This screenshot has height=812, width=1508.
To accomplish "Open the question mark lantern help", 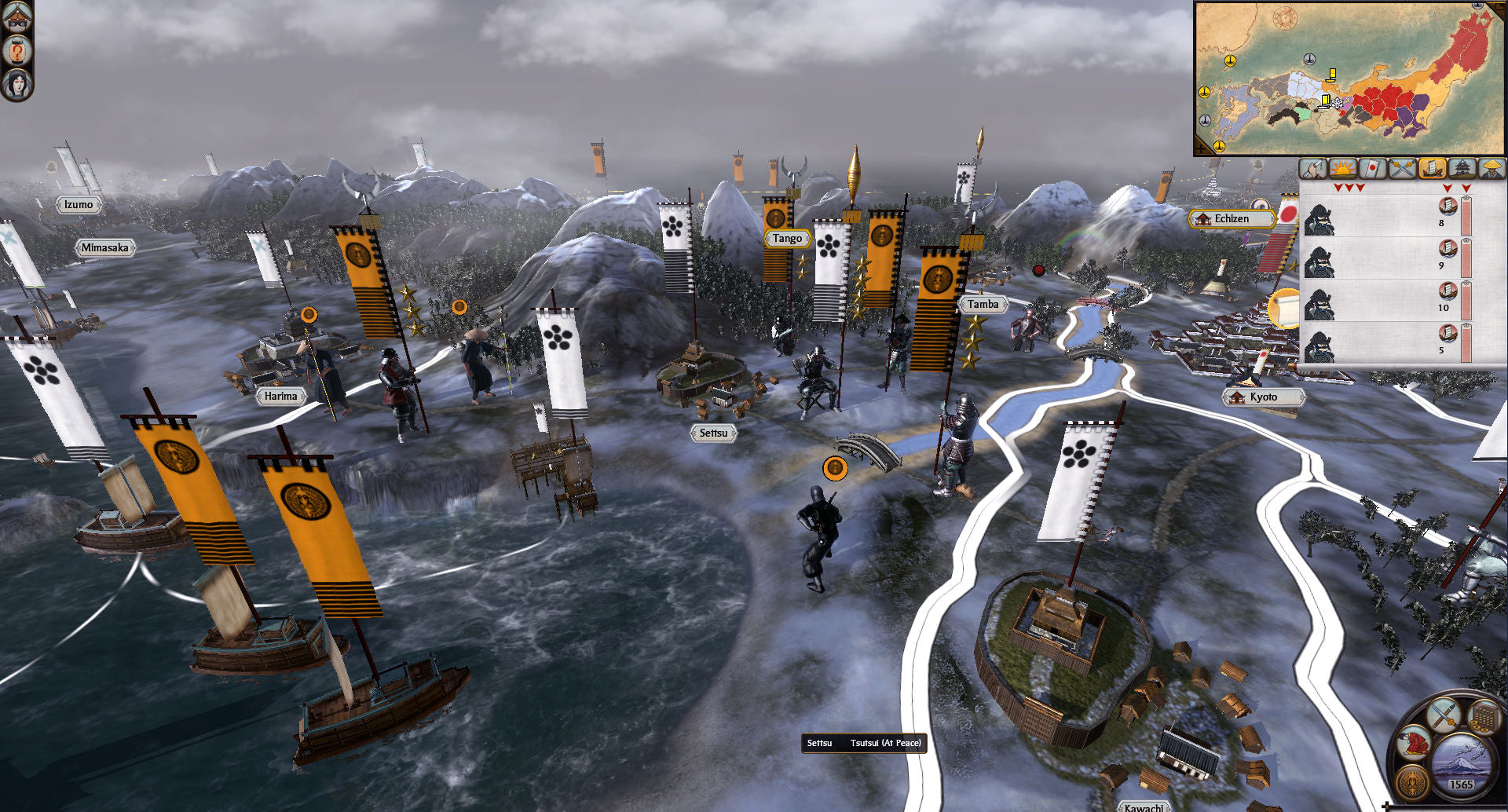I will [x=17, y=51].
